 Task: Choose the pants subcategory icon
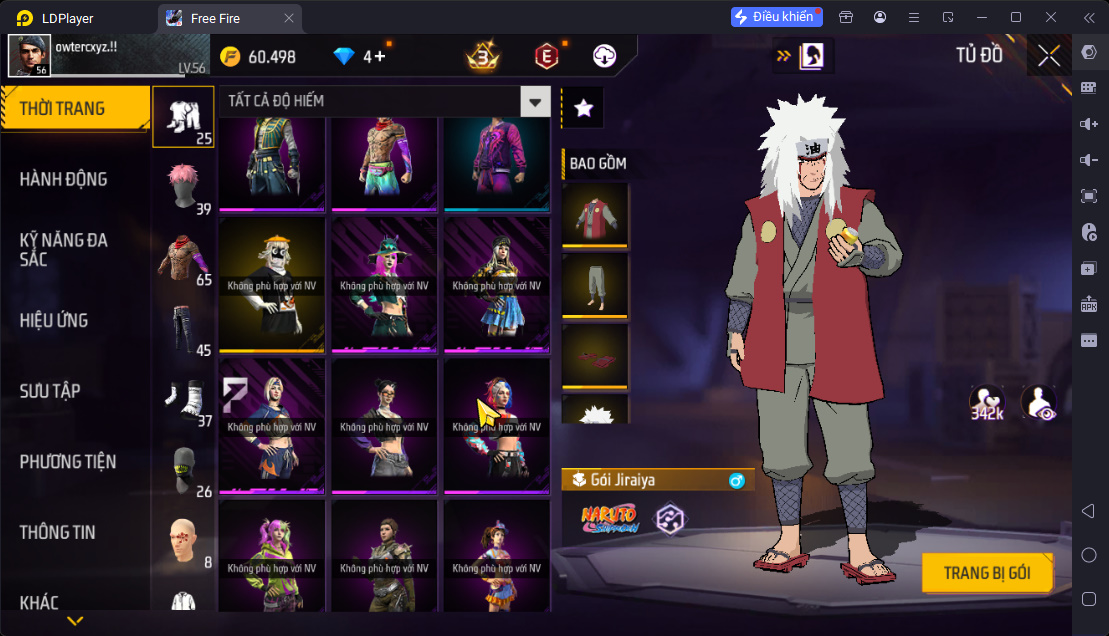point(183,328)
